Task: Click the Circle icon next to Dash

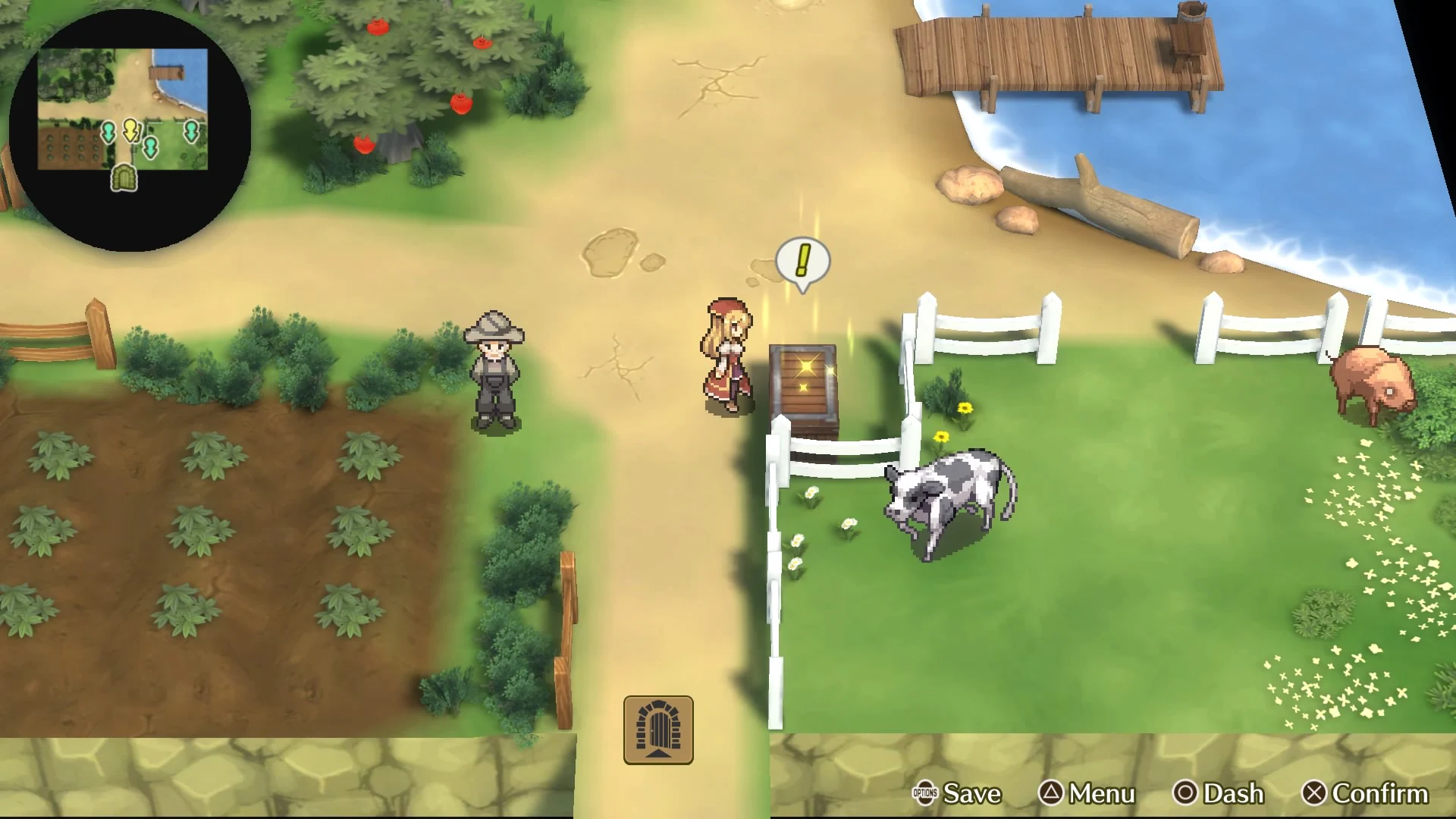Action: [x=1186, y=794]
